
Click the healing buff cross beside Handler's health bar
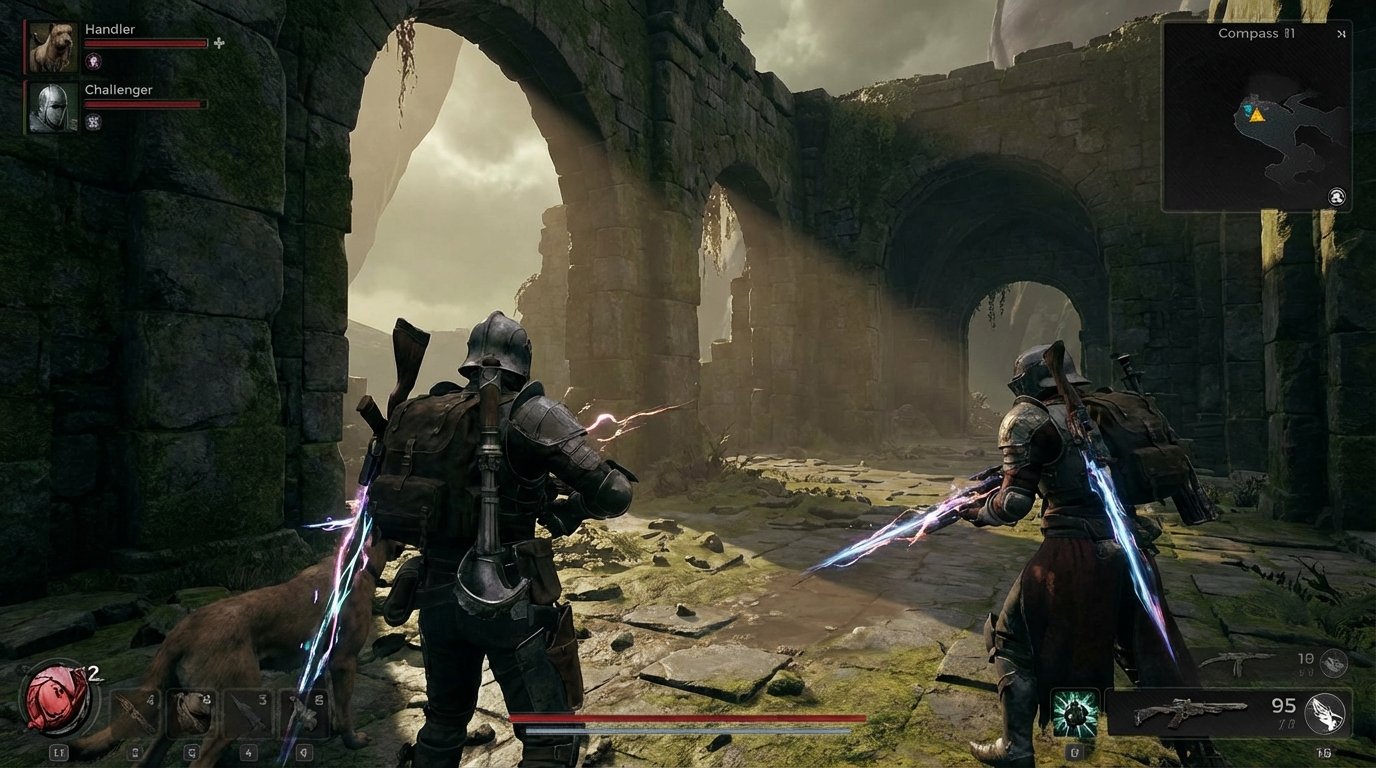point(218,44)
